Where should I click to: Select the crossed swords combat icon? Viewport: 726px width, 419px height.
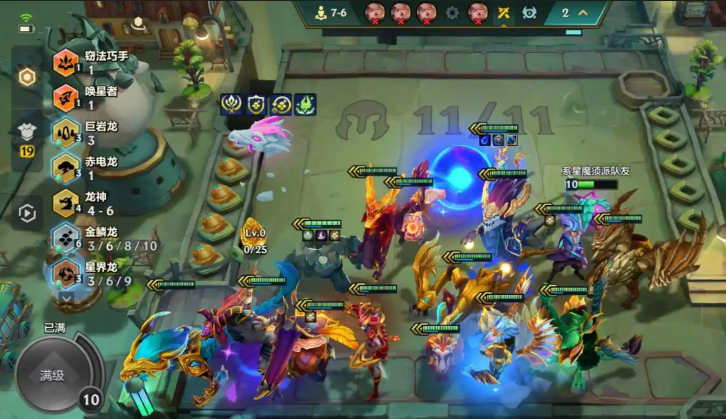click(504, 13)
